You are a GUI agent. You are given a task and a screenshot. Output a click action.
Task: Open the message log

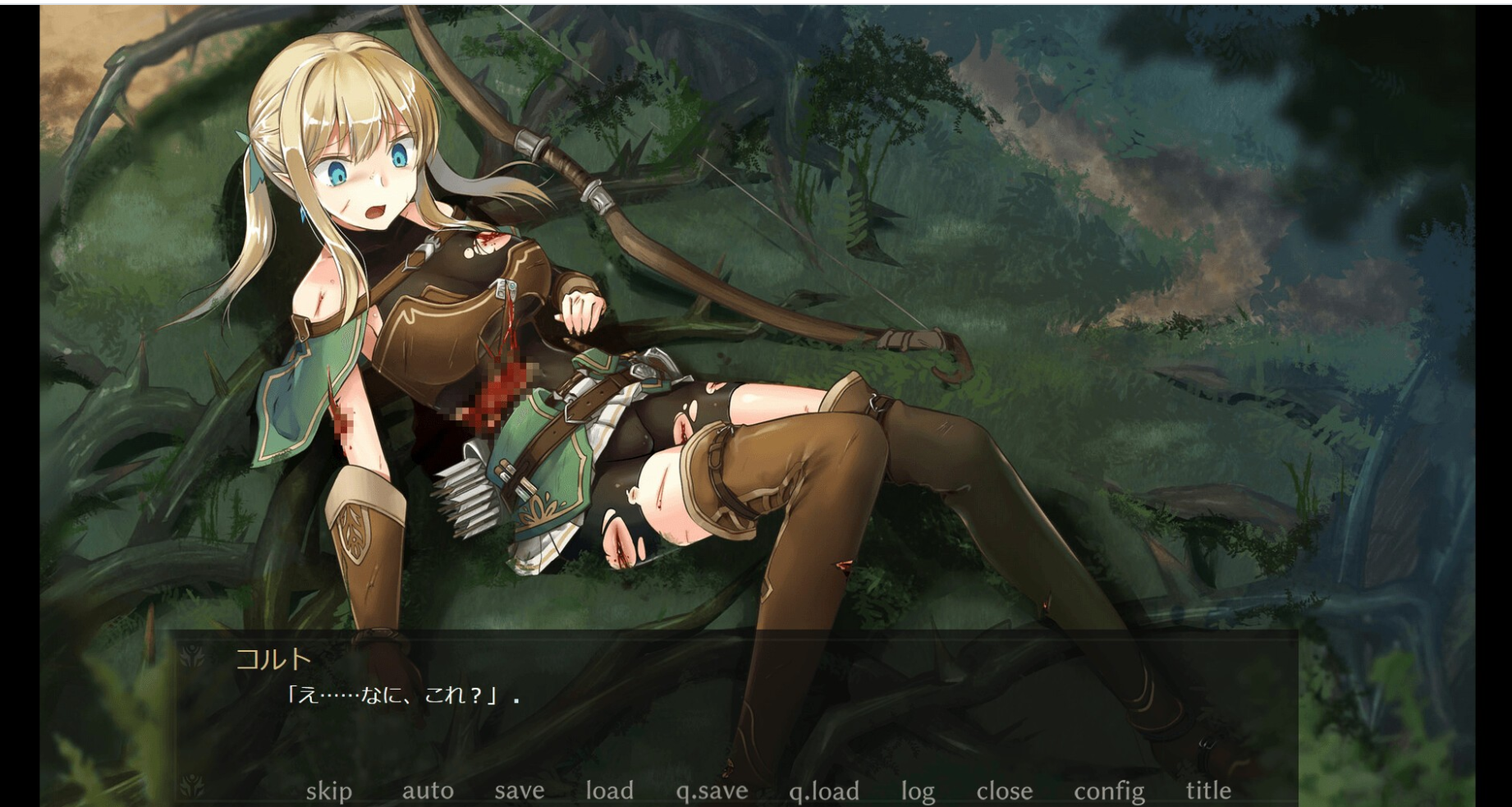pos(919,790)
